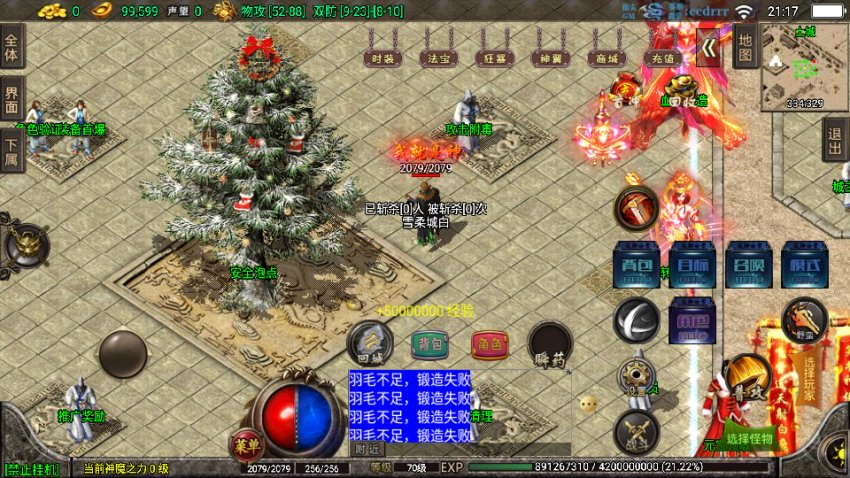Visit the 商城 shop

603,59
